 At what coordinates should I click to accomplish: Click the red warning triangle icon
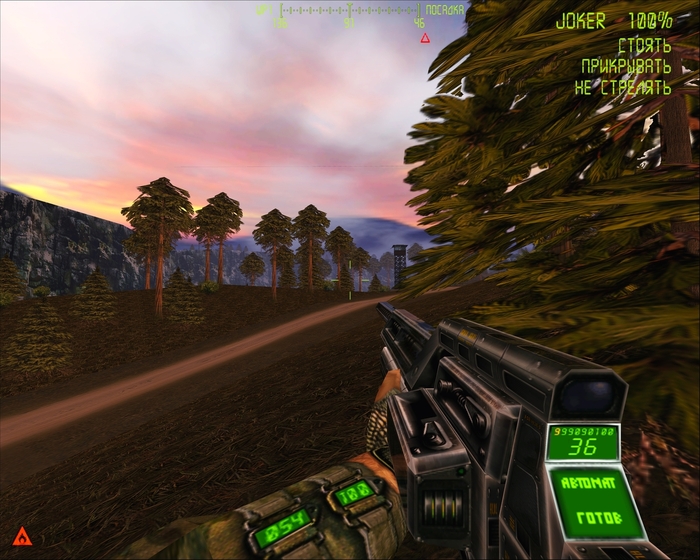pos(22,537)
